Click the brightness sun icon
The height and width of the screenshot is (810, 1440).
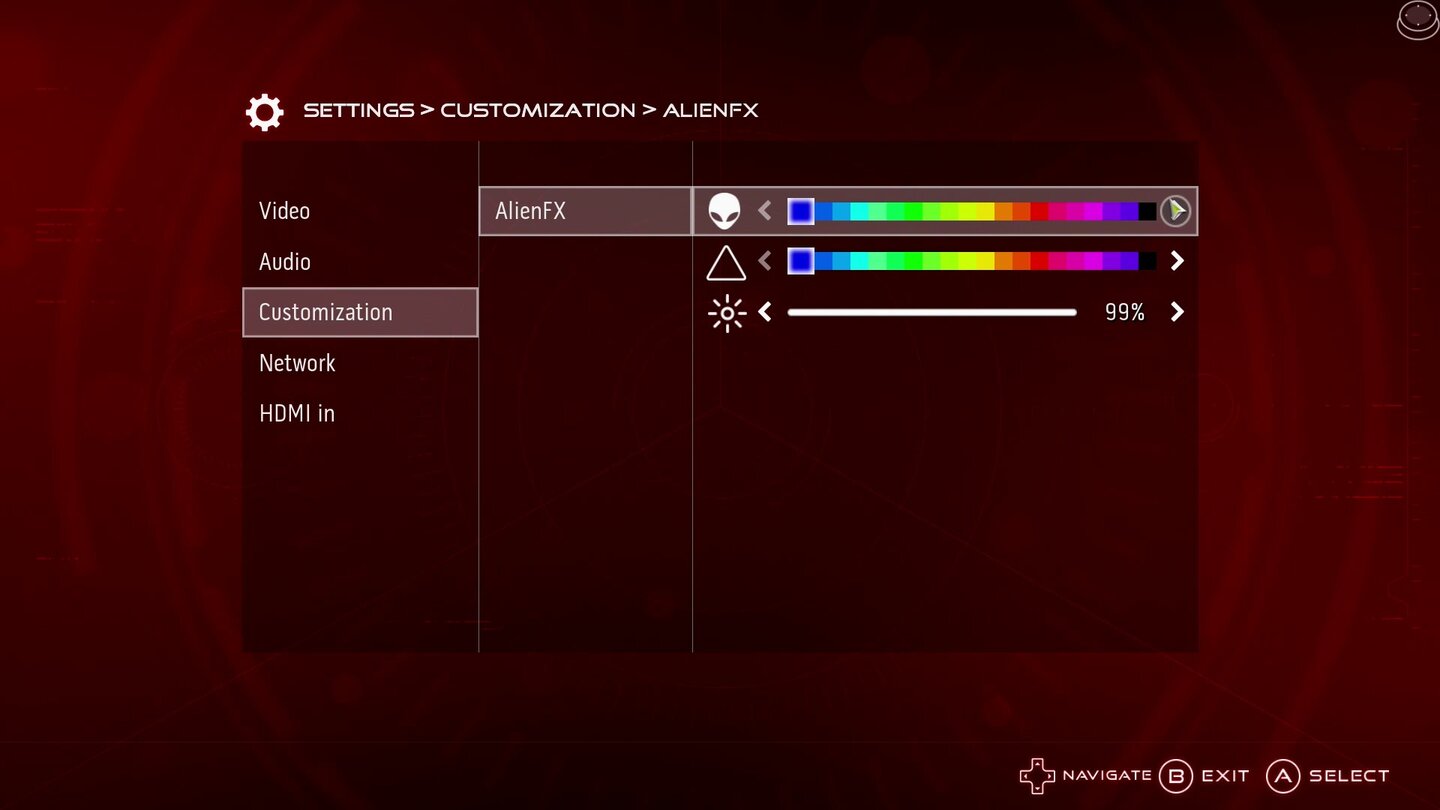click(727, 312)
